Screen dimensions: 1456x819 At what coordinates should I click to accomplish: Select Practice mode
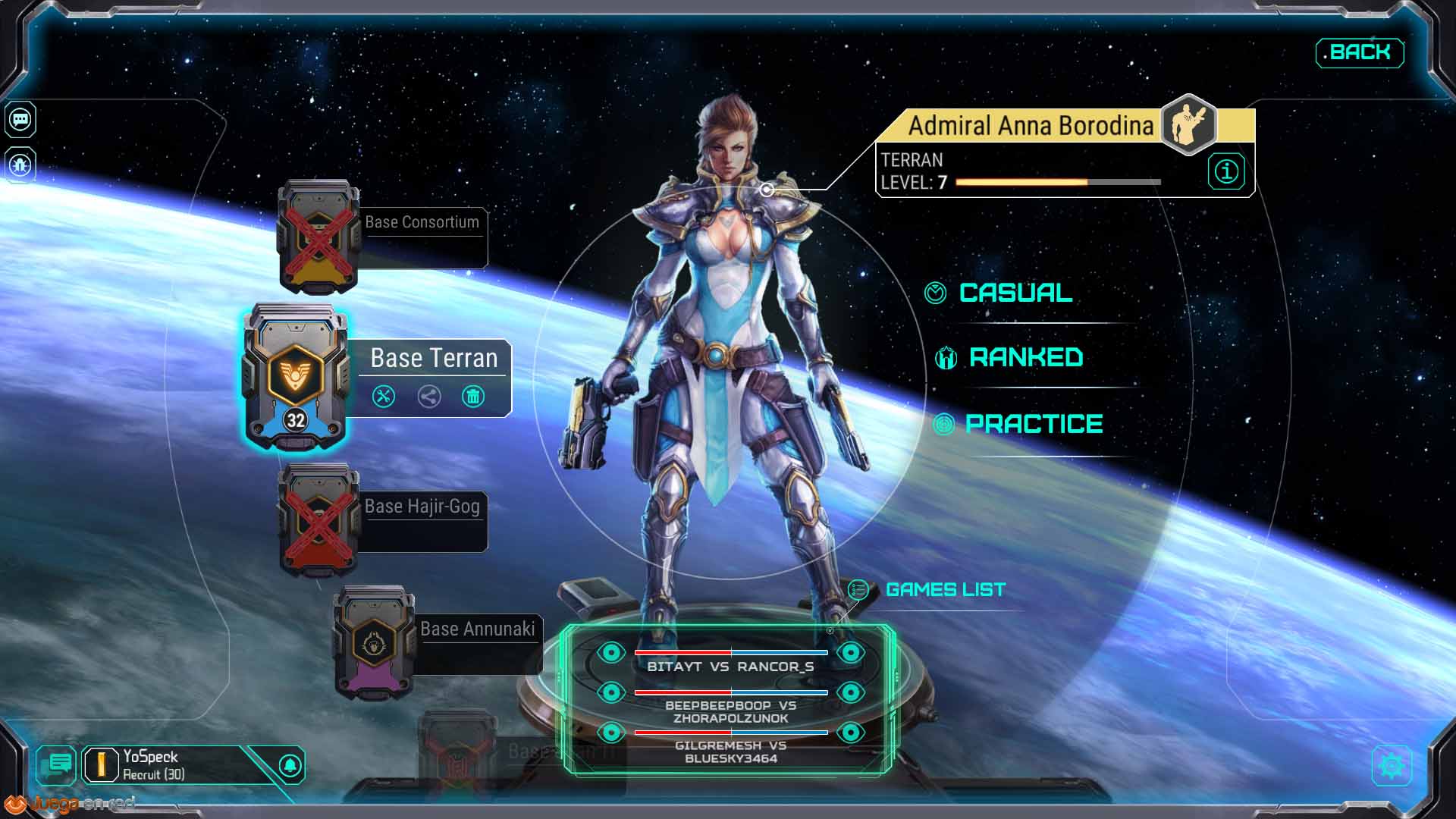click(x=1033, y=423)
